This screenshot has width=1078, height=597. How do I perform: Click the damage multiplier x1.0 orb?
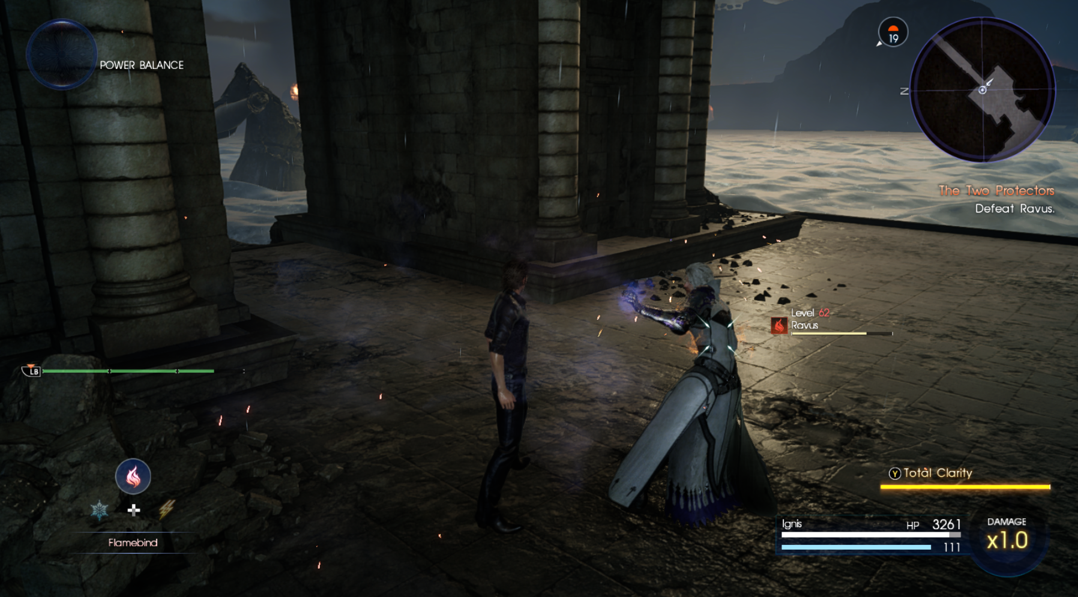pos(1006,539)
